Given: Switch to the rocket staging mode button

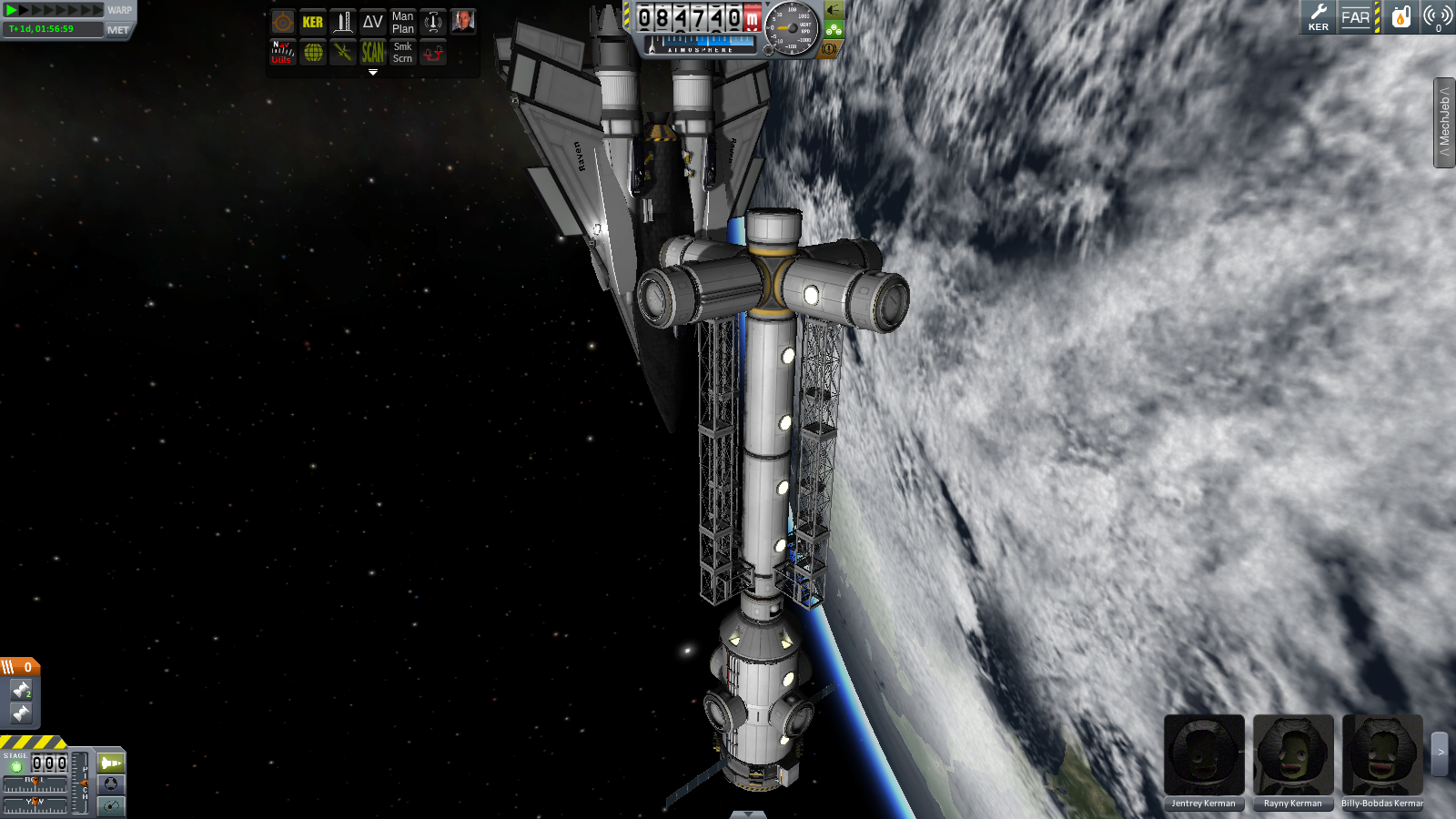Looking at the screenshot, I should pos(111,763).
